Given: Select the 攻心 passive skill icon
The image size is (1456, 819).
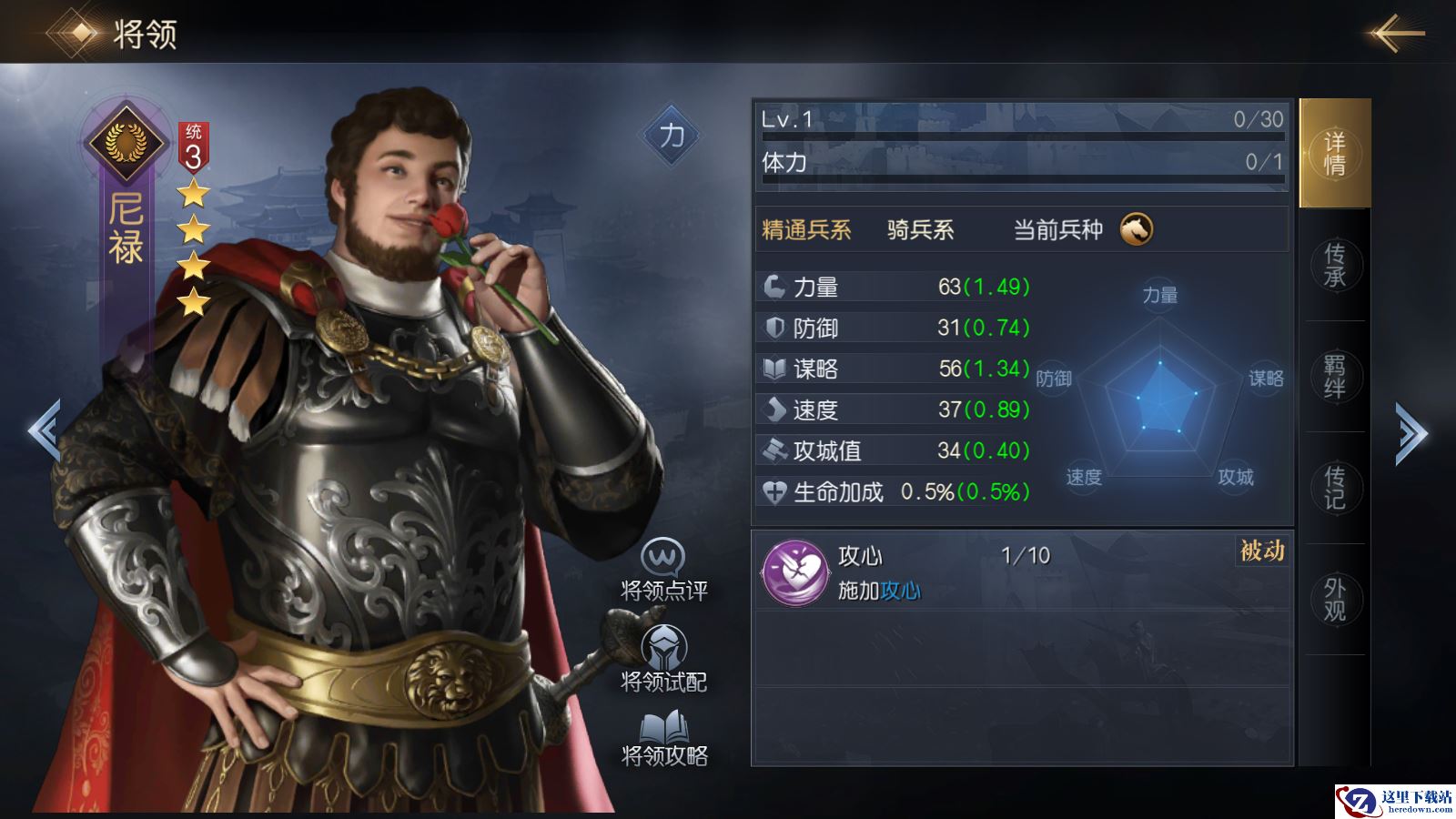Looking at the screenshot, I should pyautogui.click(x=794, y=572).
